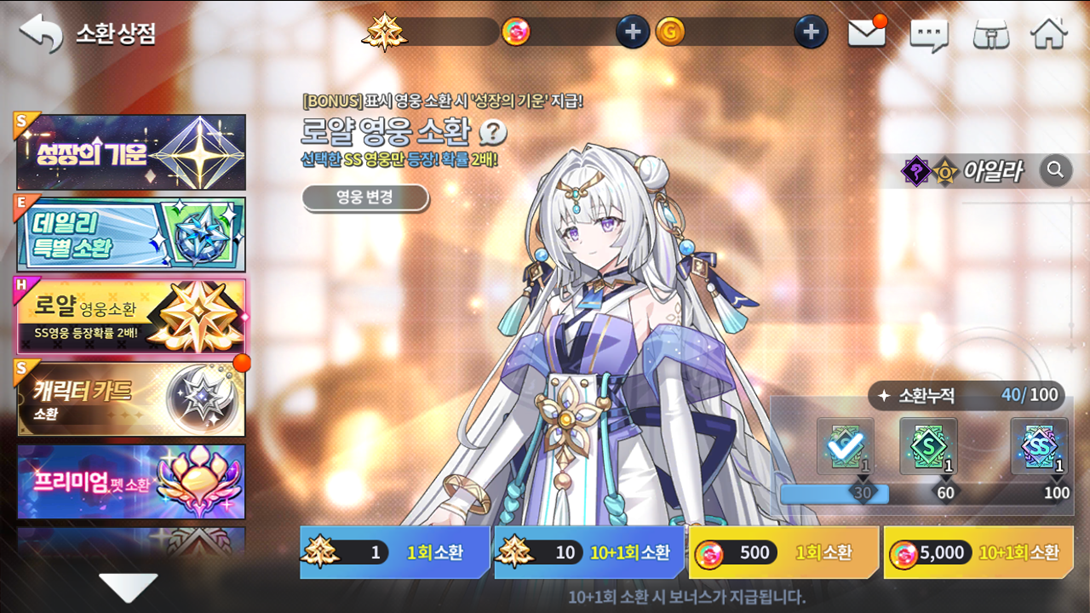The image size is (1090, 613).
Task: Switch to 데일리 특별 소환 banner
Action: click(131, 235)
